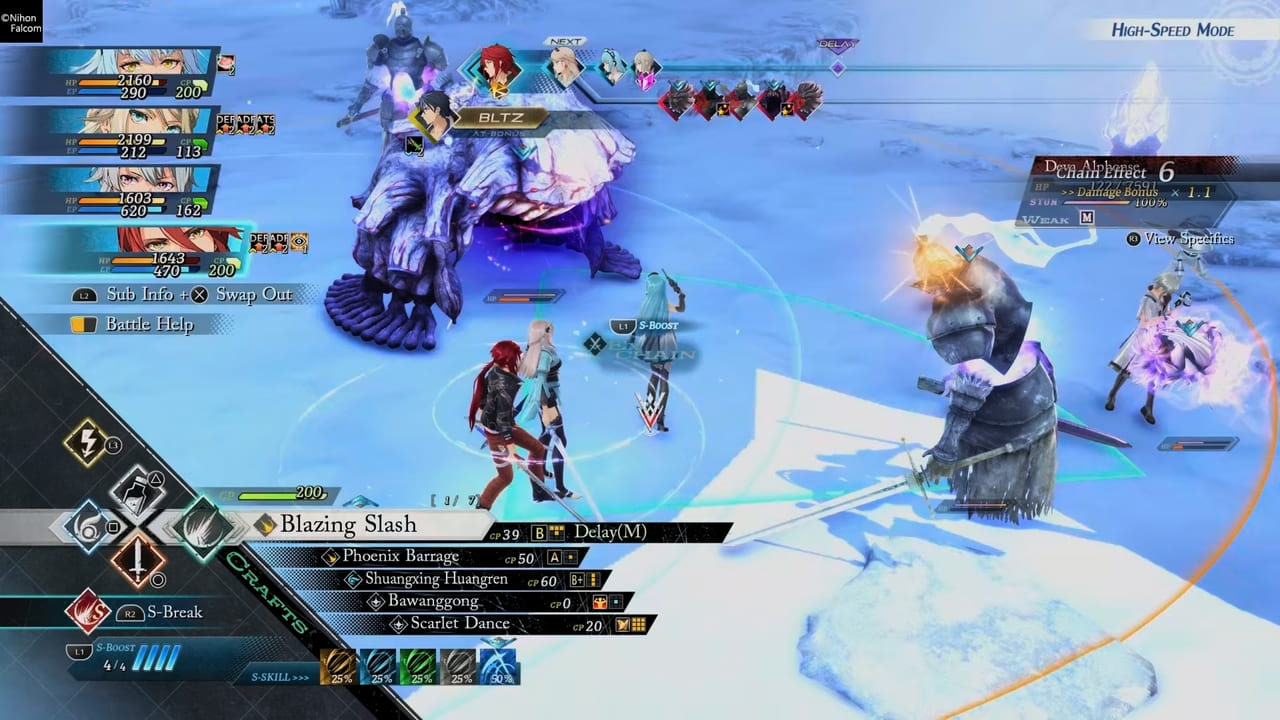
Task: Click the BLTZ AT-bonus turn portrait
Action: pyautogui.click(x=436, y=118)
